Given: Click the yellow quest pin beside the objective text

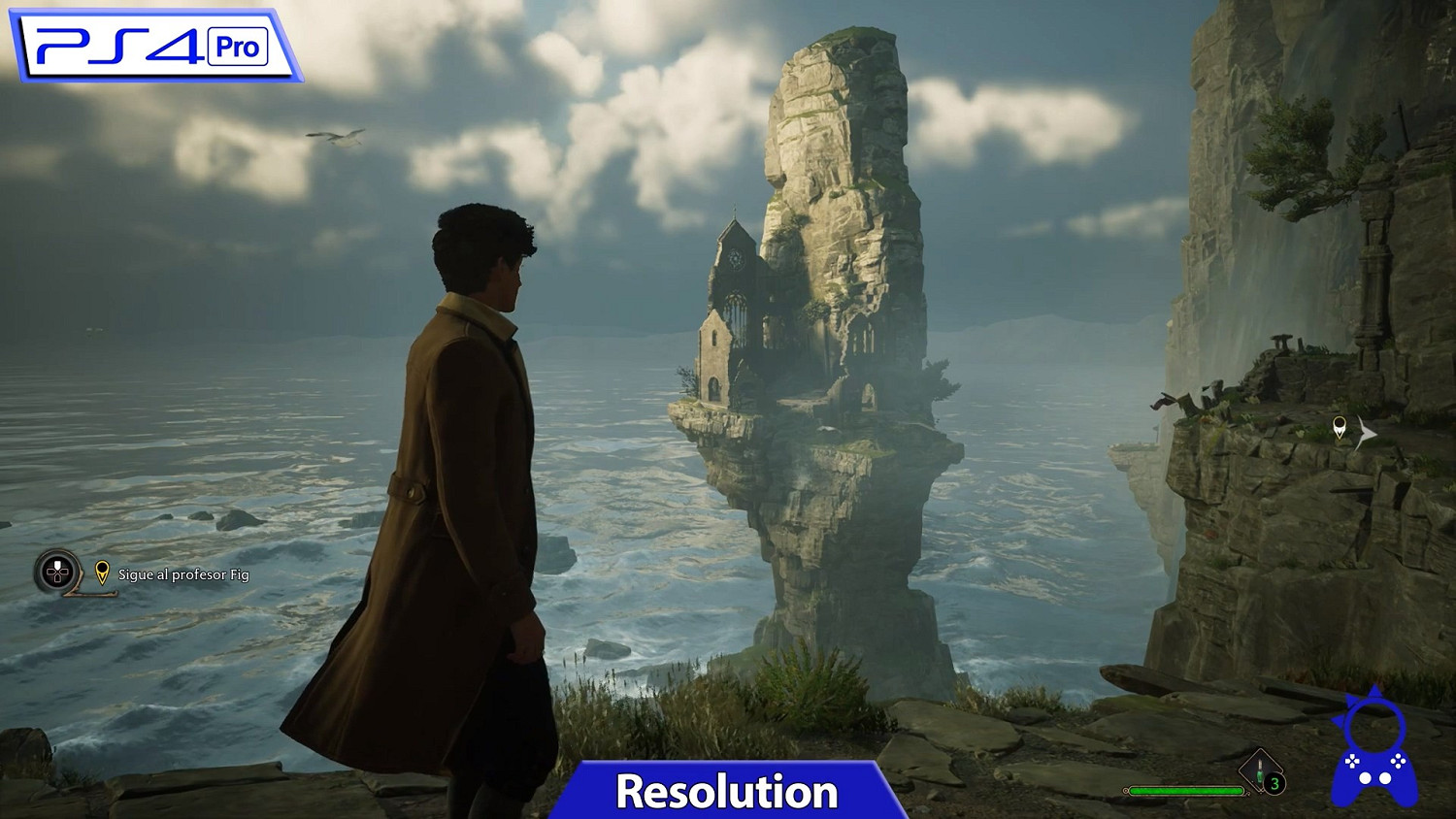Looking at the screenshot, I should 100,573.
